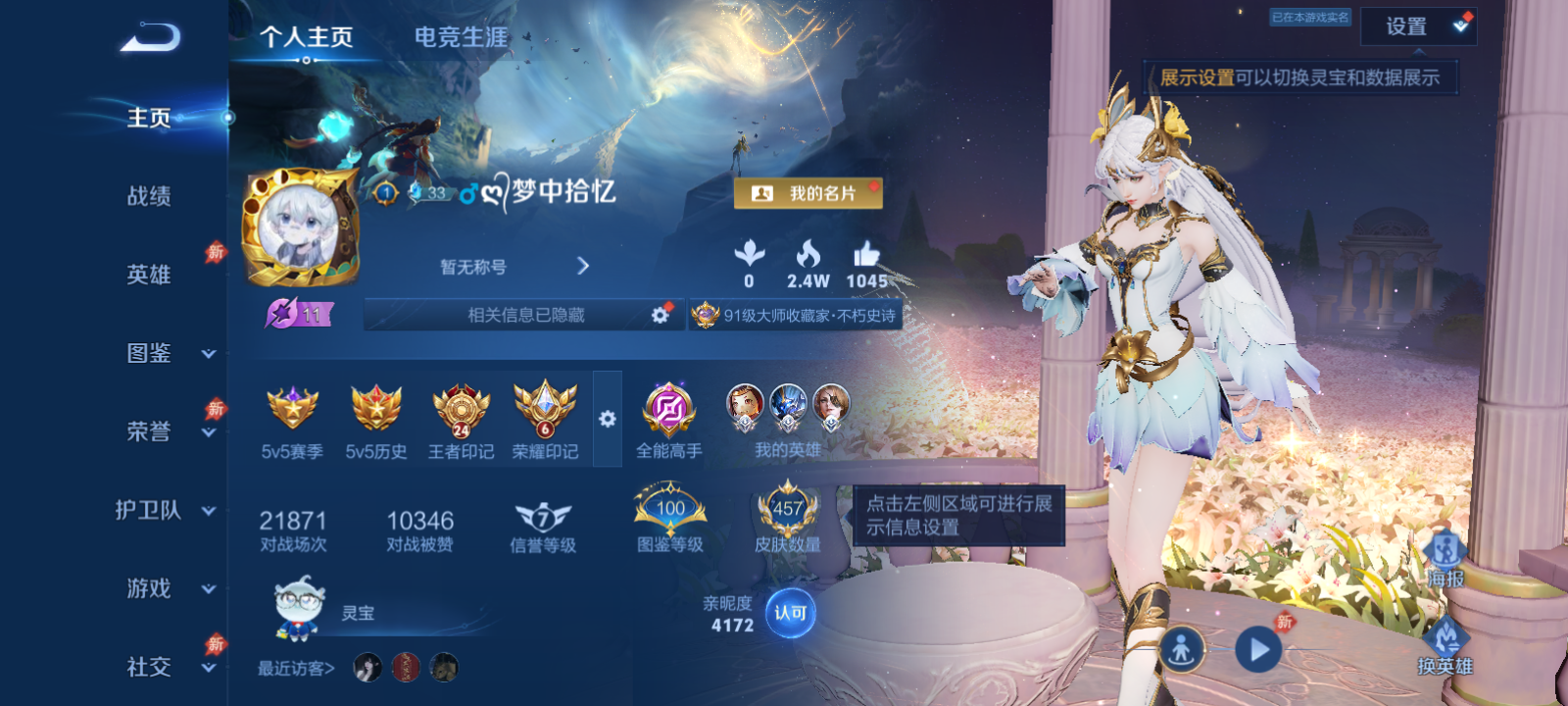
Task: Switch to the 电竞生涯 tab
Action: click(463, 37)
